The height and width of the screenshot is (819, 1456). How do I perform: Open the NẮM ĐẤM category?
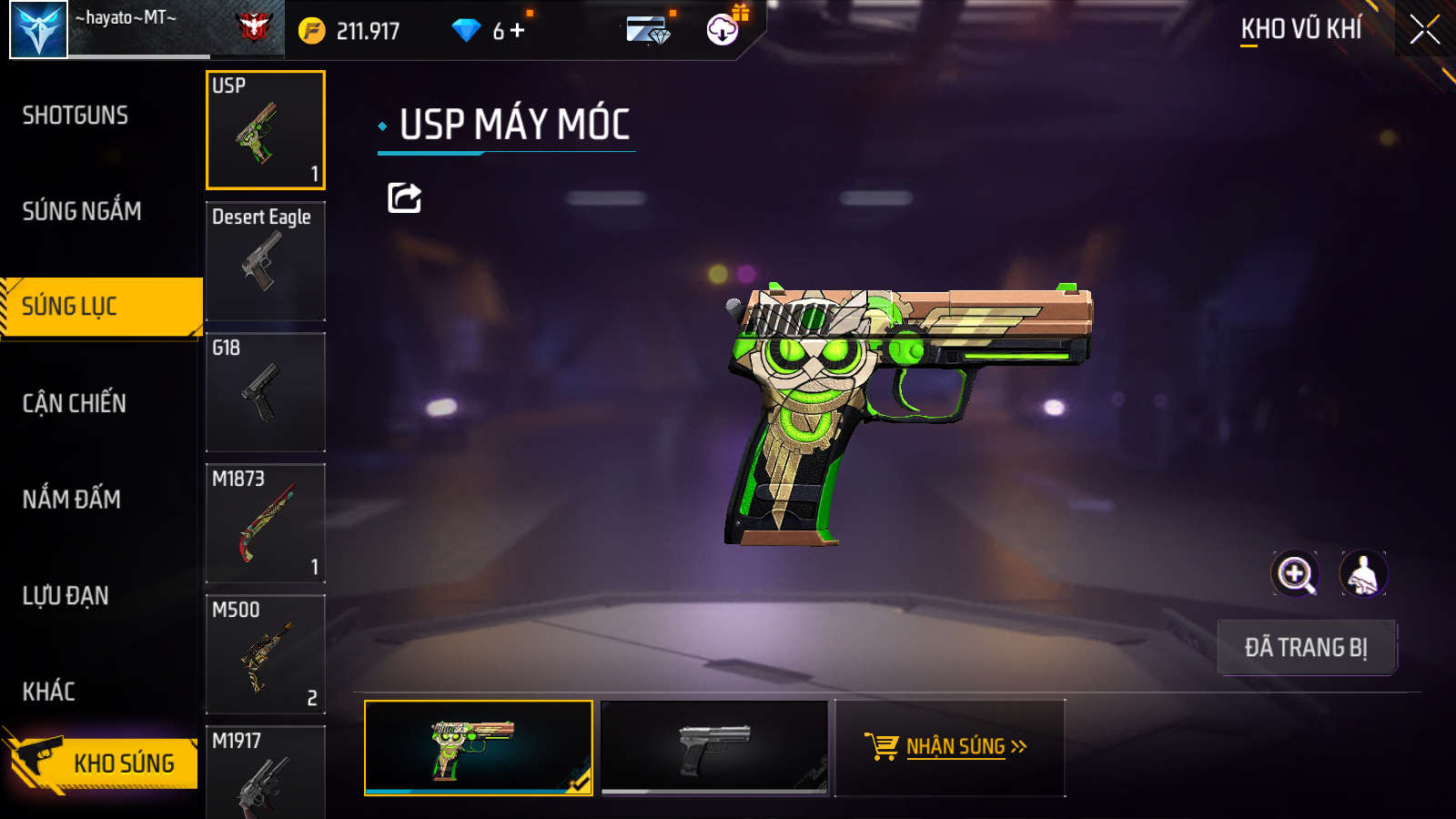(72, 500)
